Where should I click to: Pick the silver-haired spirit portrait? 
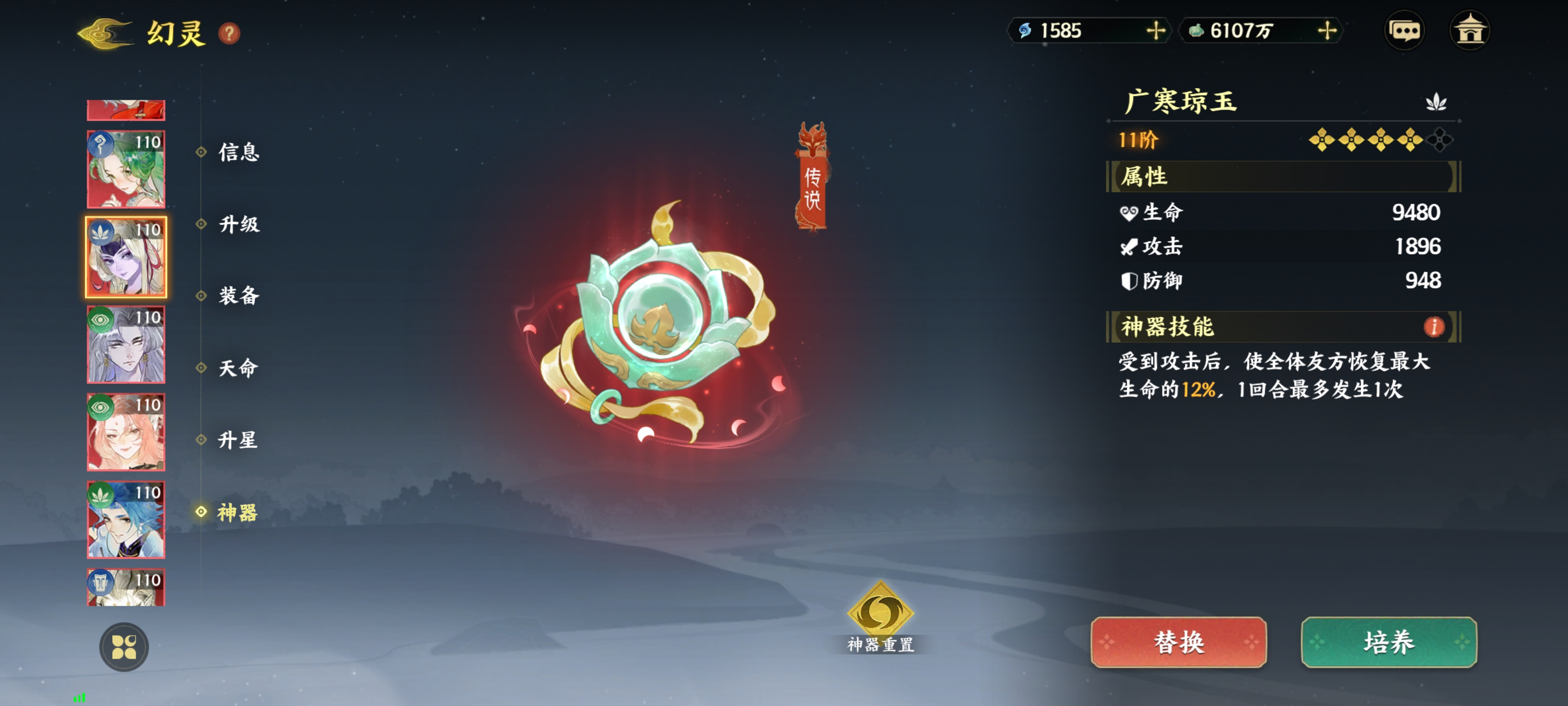126,345
